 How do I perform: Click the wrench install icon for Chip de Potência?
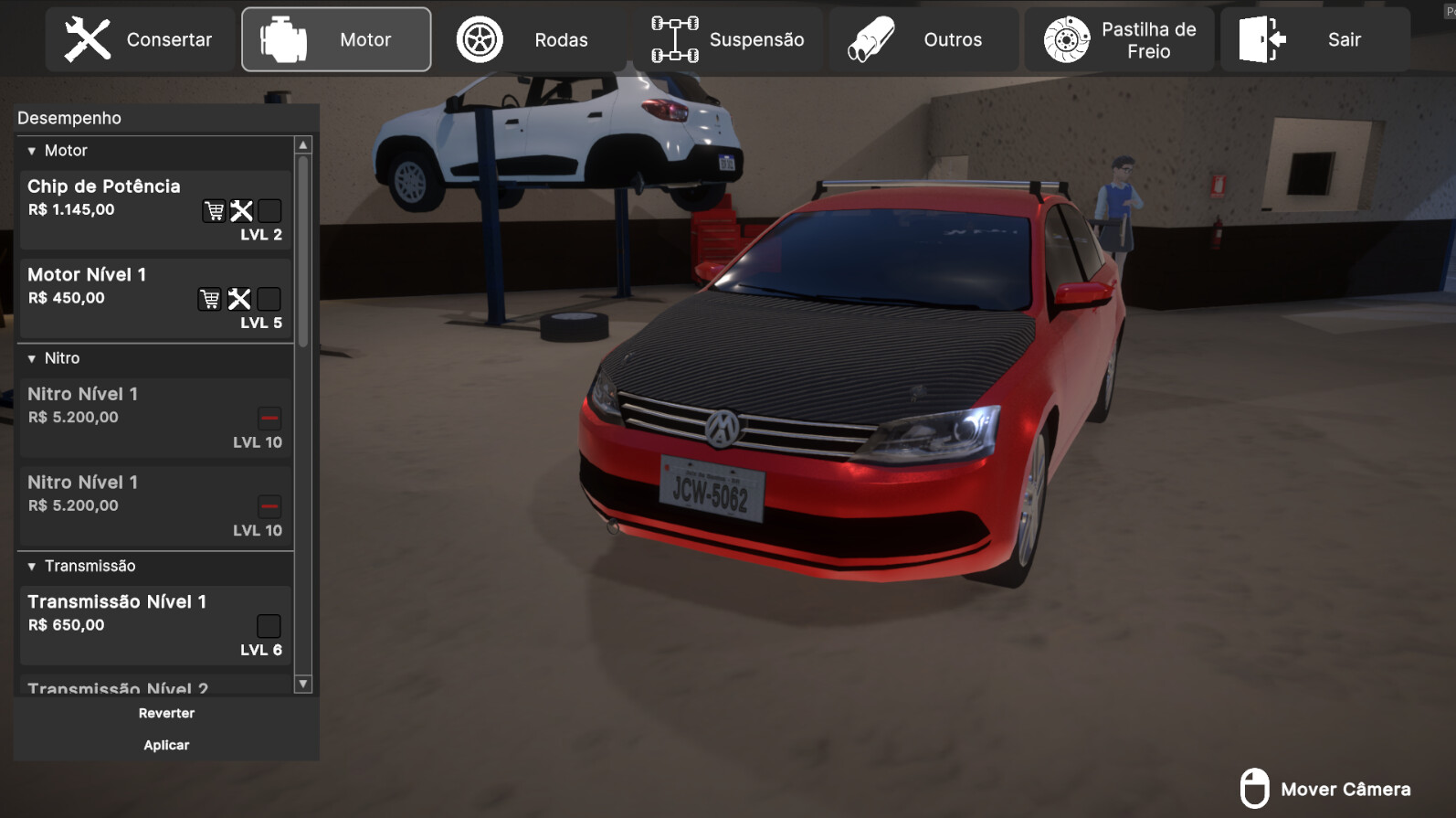241,210
